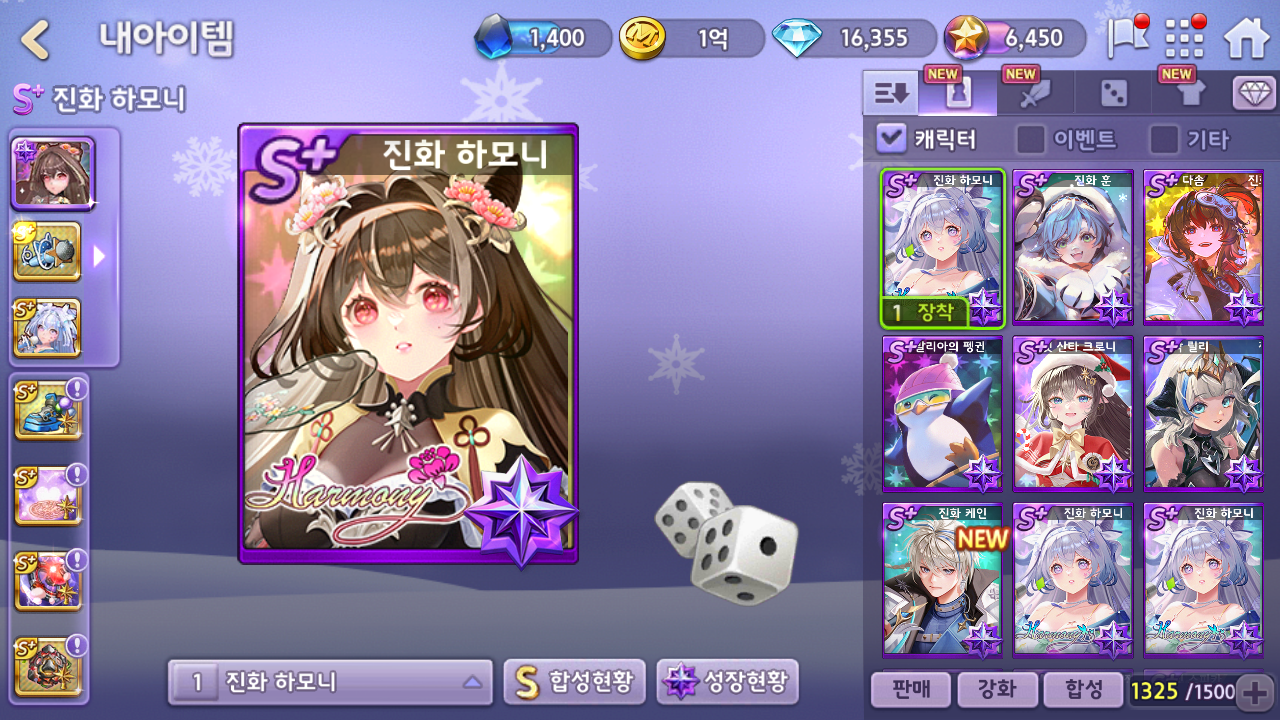The height and width of the screenshot is (720, 1280).
Task: Select the 산타 크로니 card
Action: 1073,414
